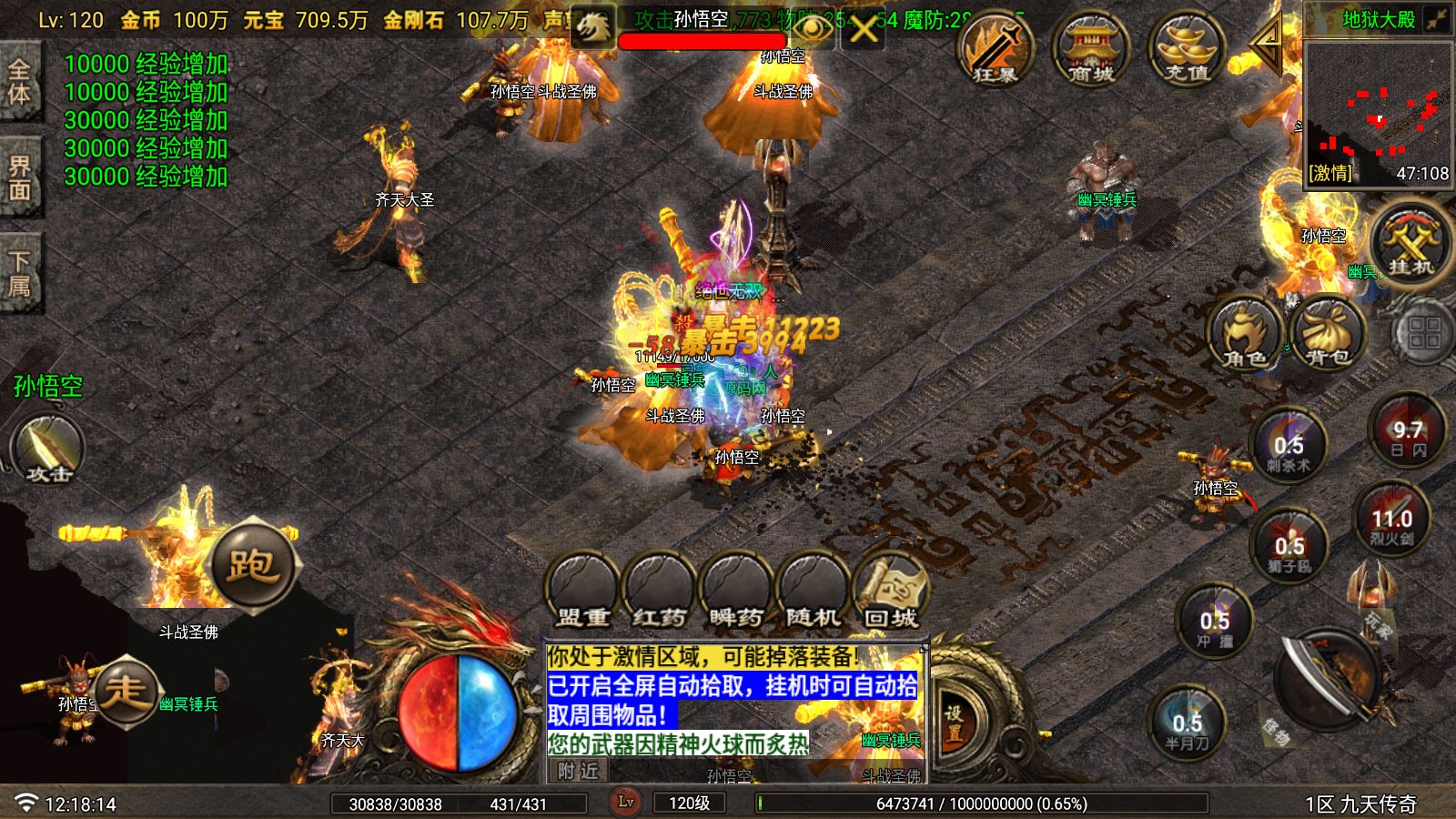The height and width of the screenshot is (819, 1456).
Task: Expand the 全体 sidebar panel
Action: coord(20,82)
